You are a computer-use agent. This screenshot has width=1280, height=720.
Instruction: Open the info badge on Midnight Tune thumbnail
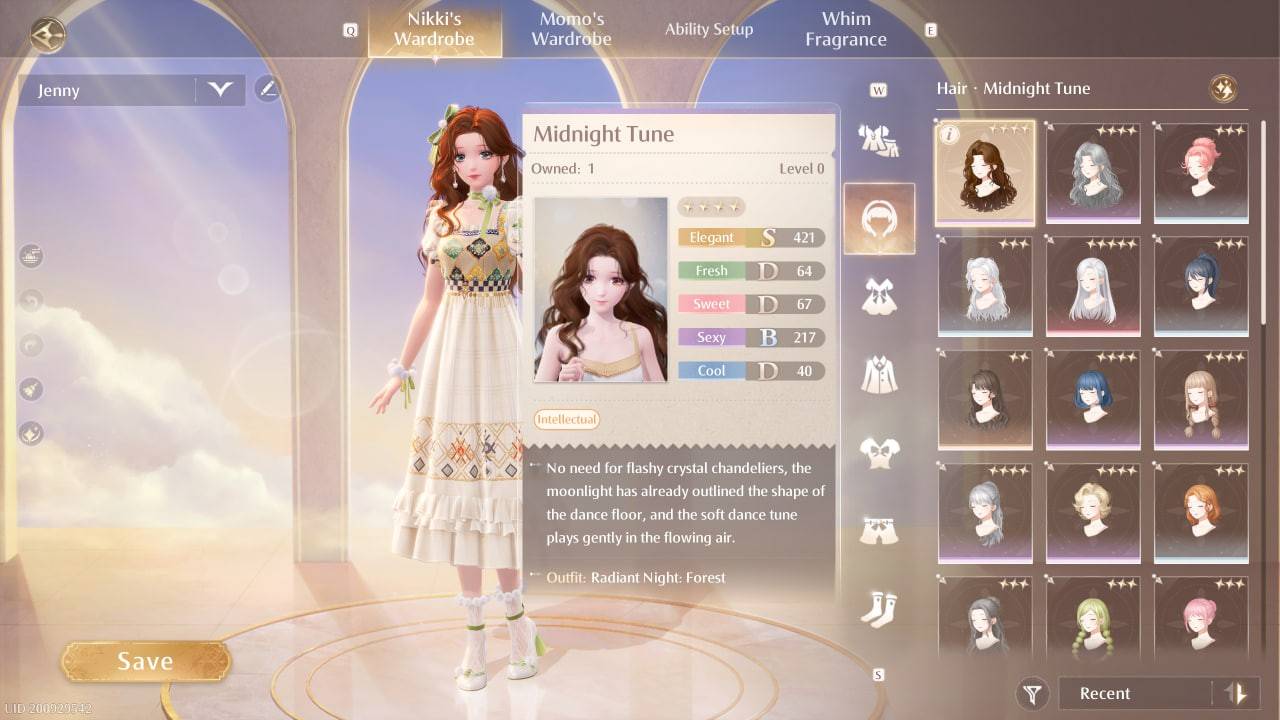point(951,135)
